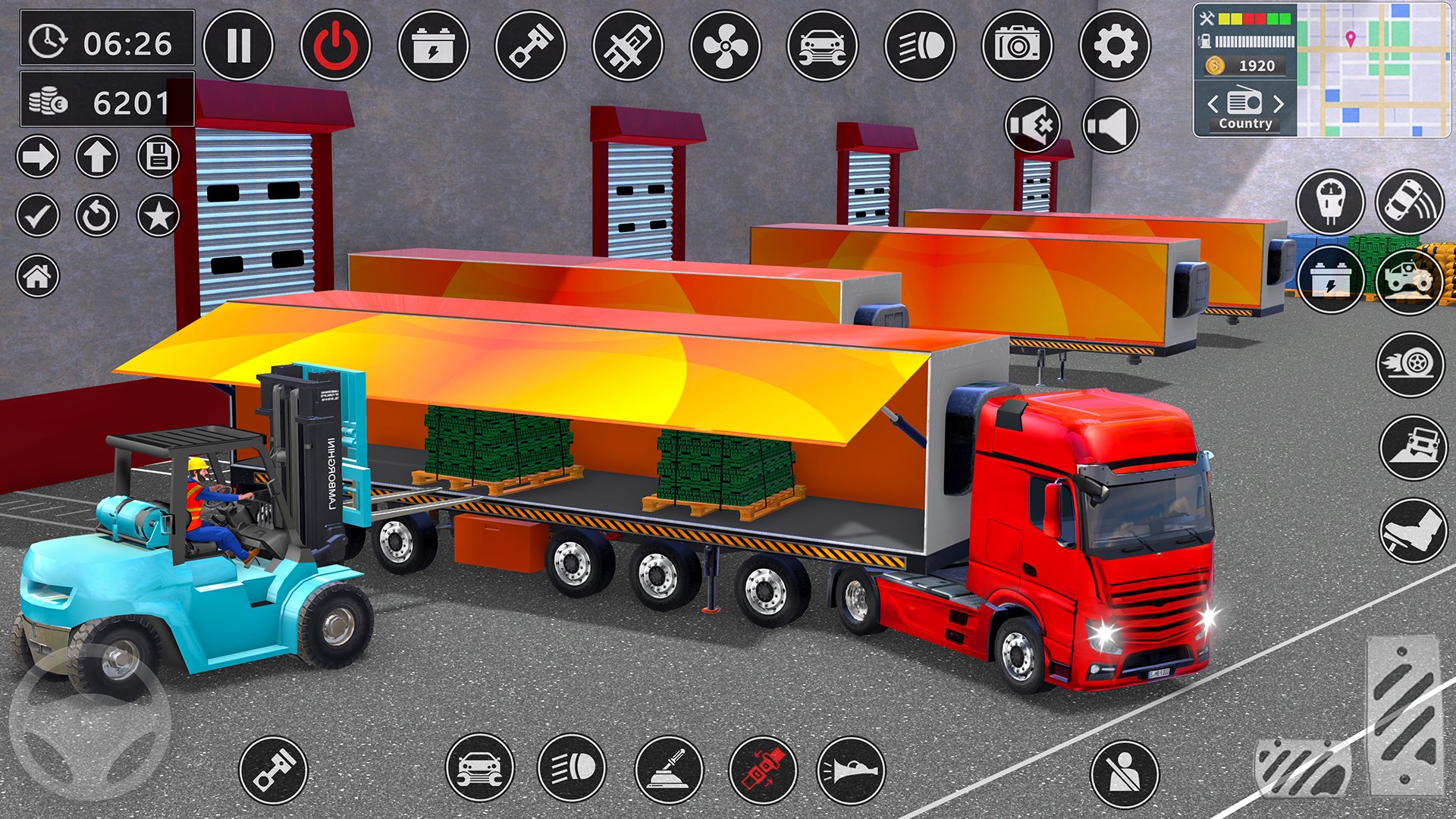The width and height of the screenshot is (1456, 819).
Task: Select the piston engine icon on bottom toolbar
Action: coord(277,770)
